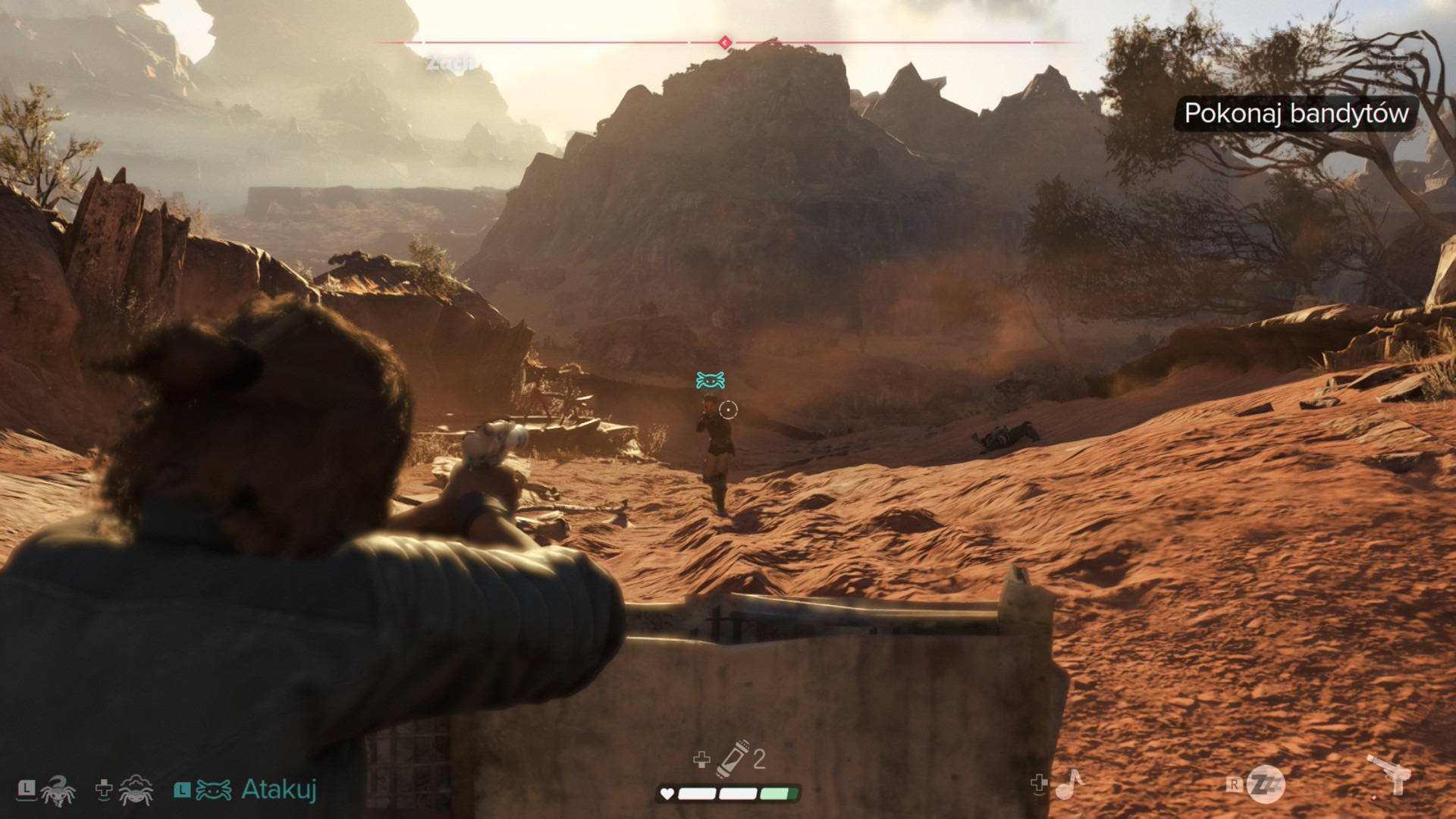Select the Nix icon with cloud above
Viewport: 1456px width, 819px height.
(136, 790)
